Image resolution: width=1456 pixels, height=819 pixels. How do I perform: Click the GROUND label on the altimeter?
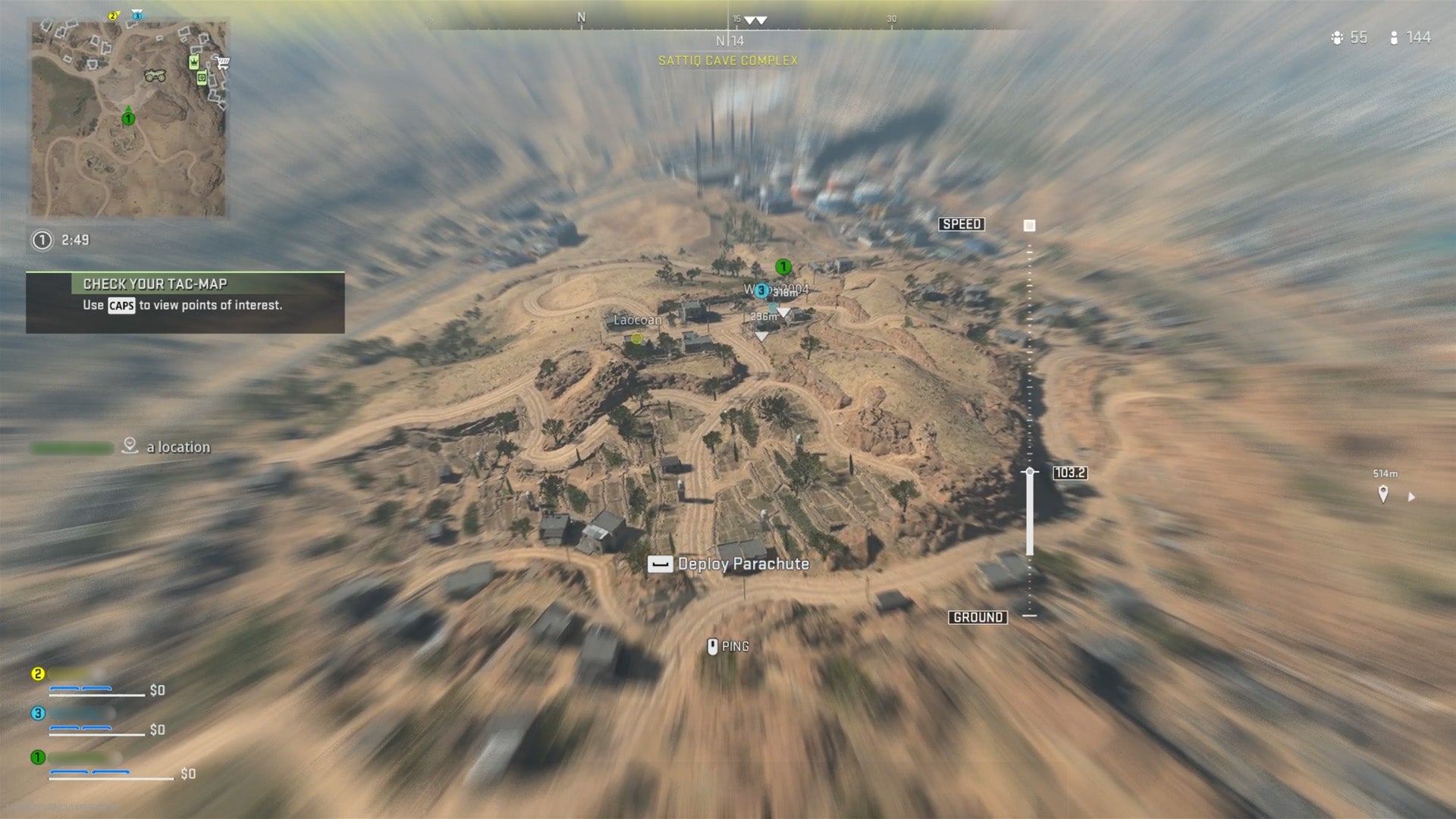(979, 617)
